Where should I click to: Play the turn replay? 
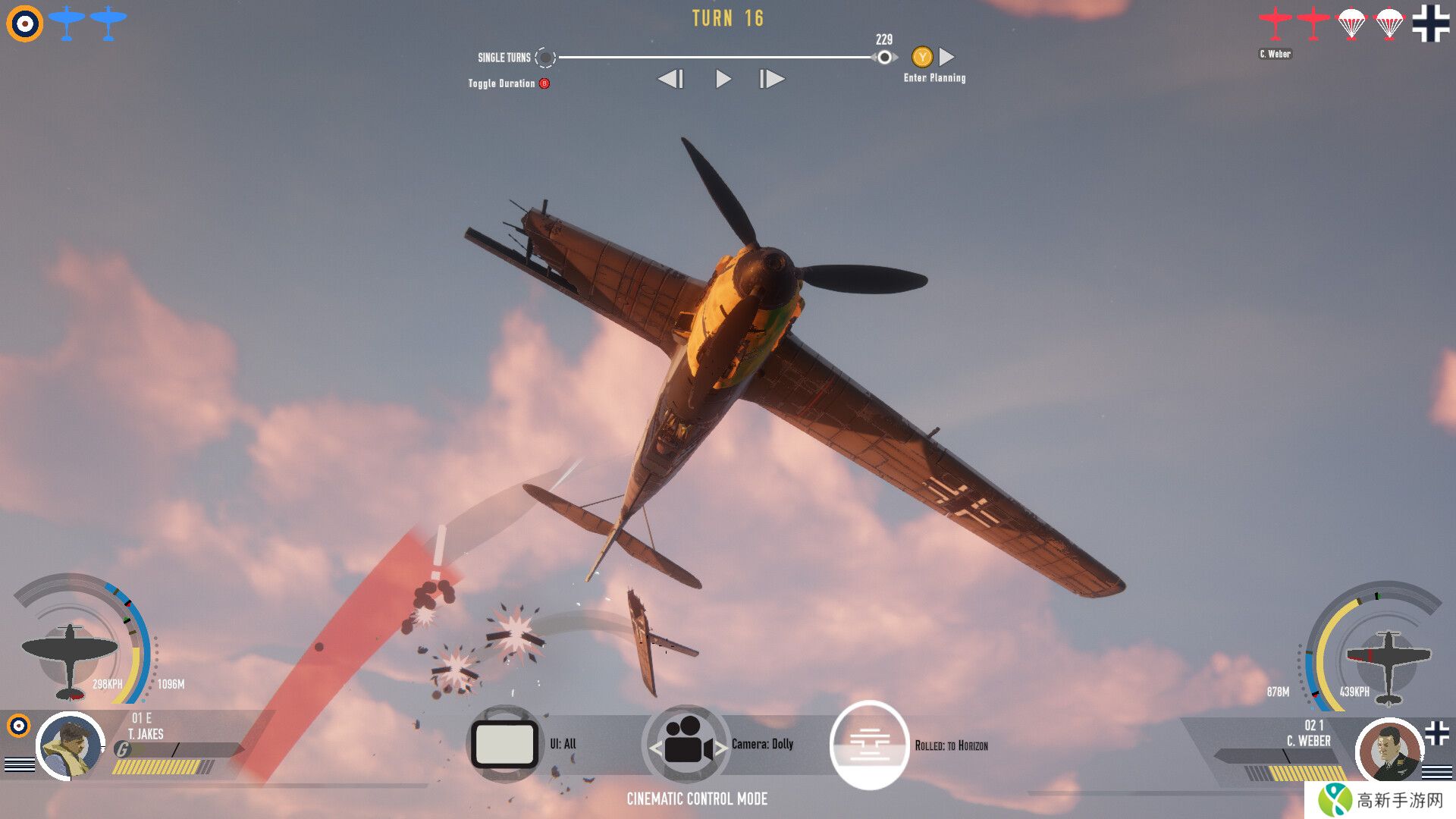pyautogui.click(x=723, y=79)
